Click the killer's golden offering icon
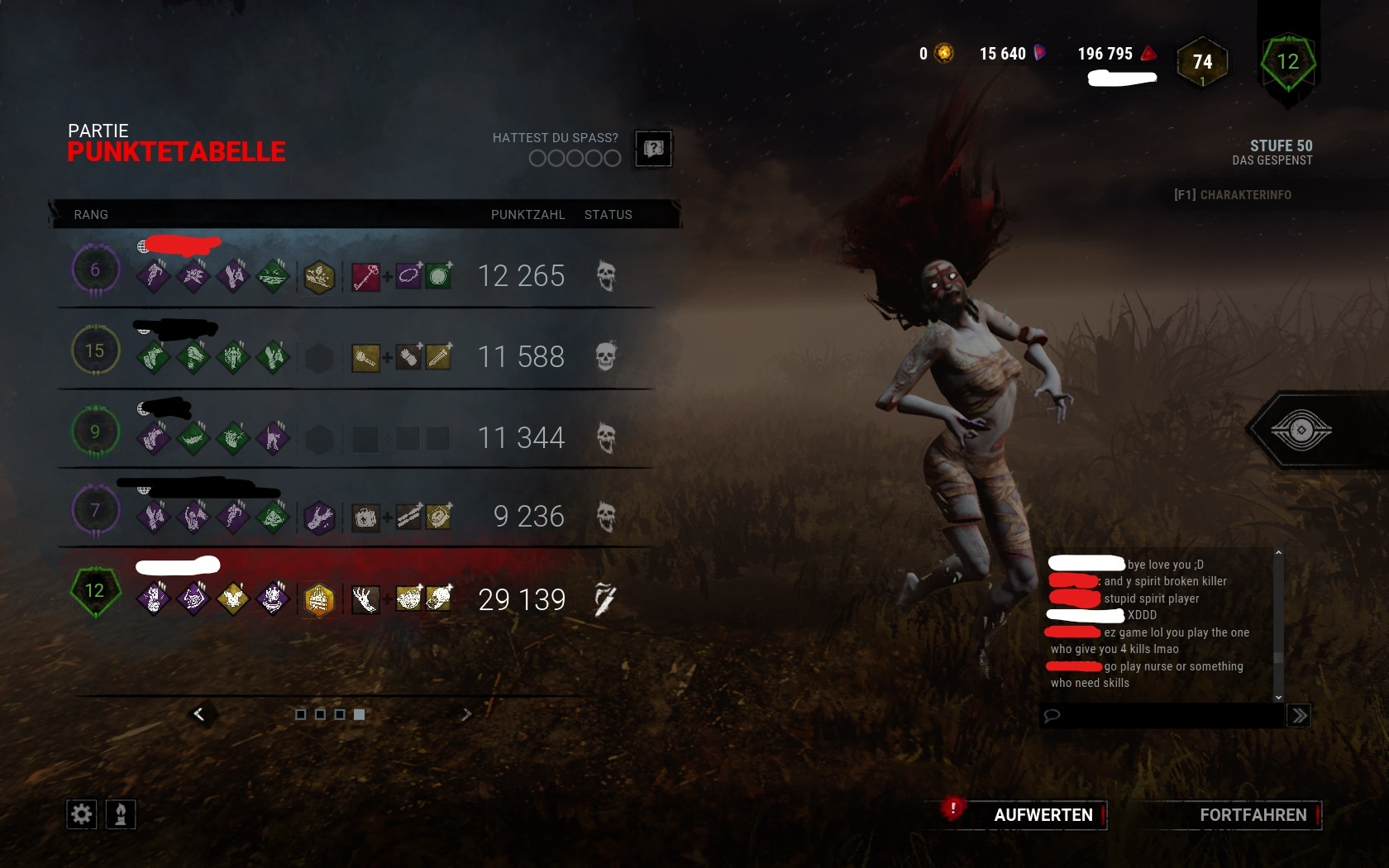This screenshot has width=1389, height=868. click(319, 599)
